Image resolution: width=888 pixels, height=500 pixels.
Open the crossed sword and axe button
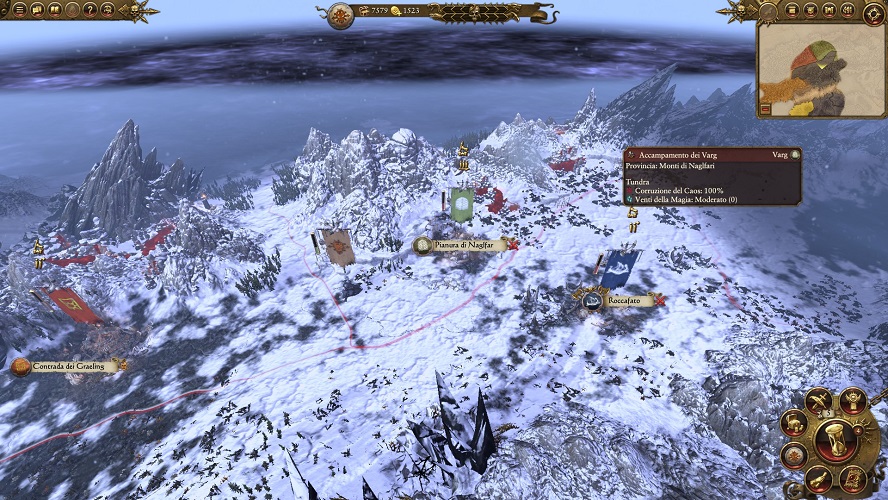pos(819,401)
